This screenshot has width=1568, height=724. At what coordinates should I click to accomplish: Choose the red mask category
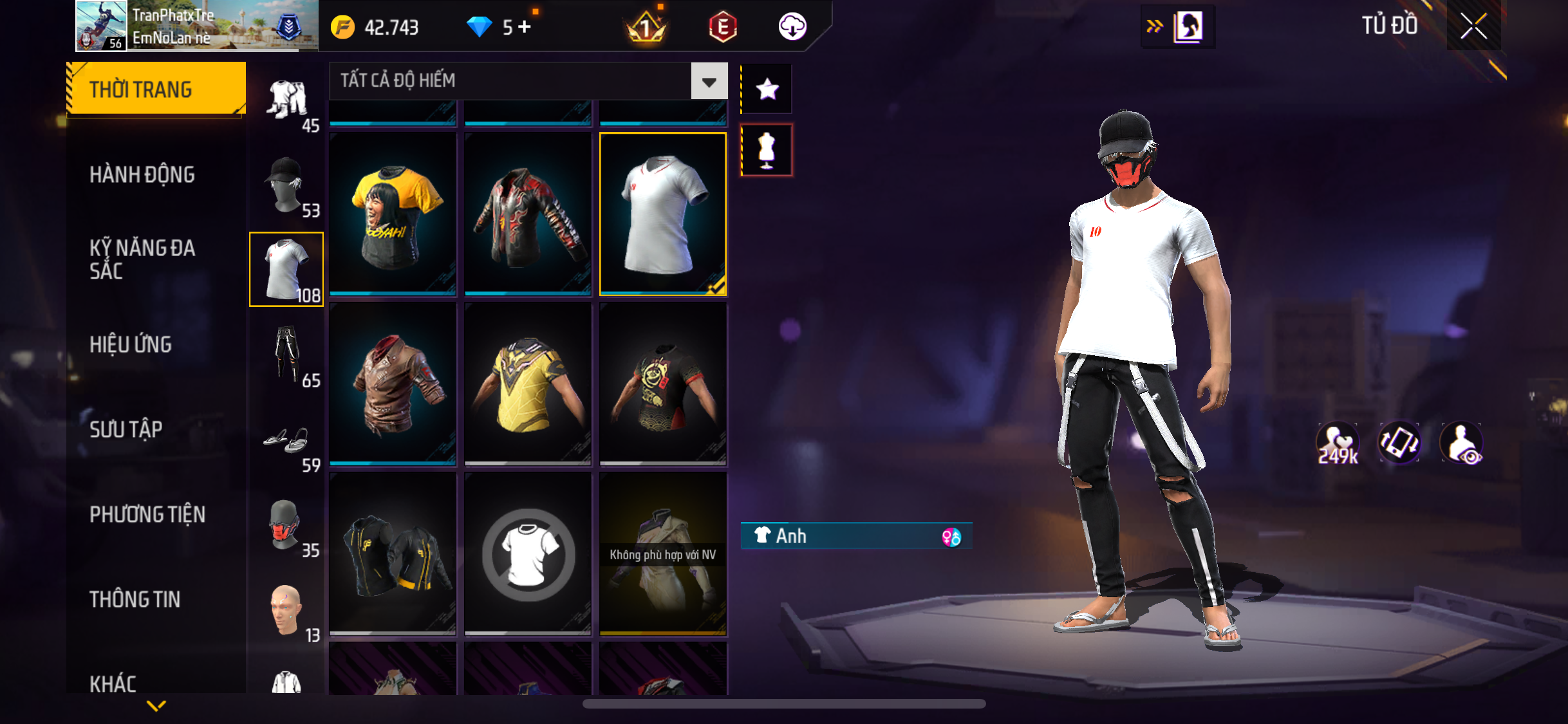[x=286, y=526]
